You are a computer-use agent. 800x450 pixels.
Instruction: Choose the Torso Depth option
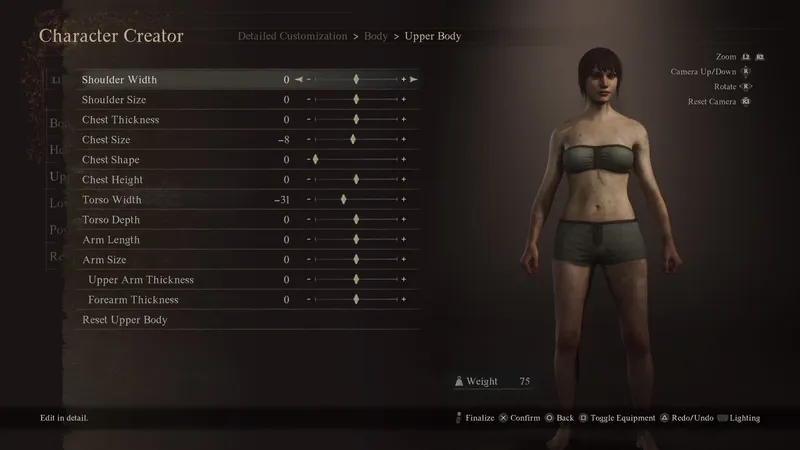click(110, 220)
